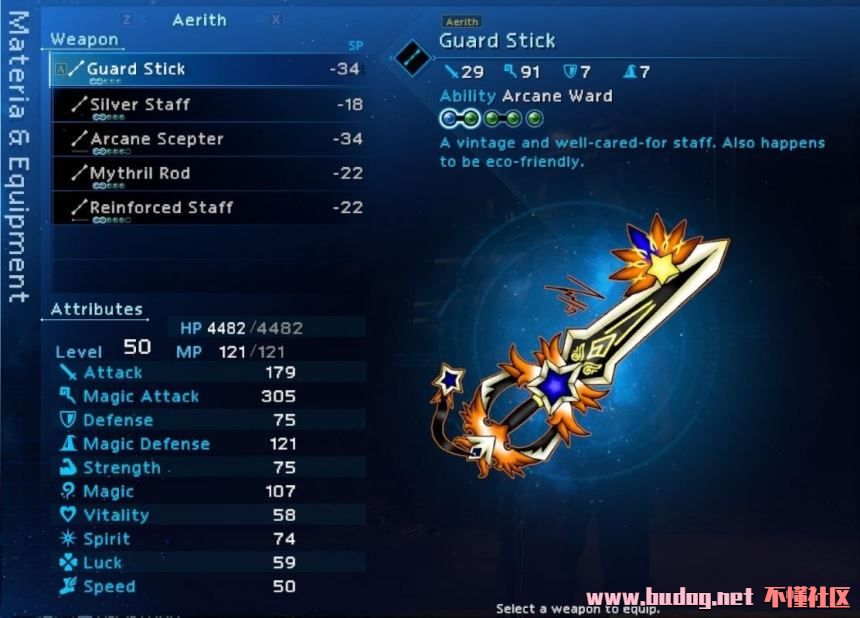Click the Guard Stick materia slots
Viewport: 860px width, 618px height.
(x=491, y=119)
